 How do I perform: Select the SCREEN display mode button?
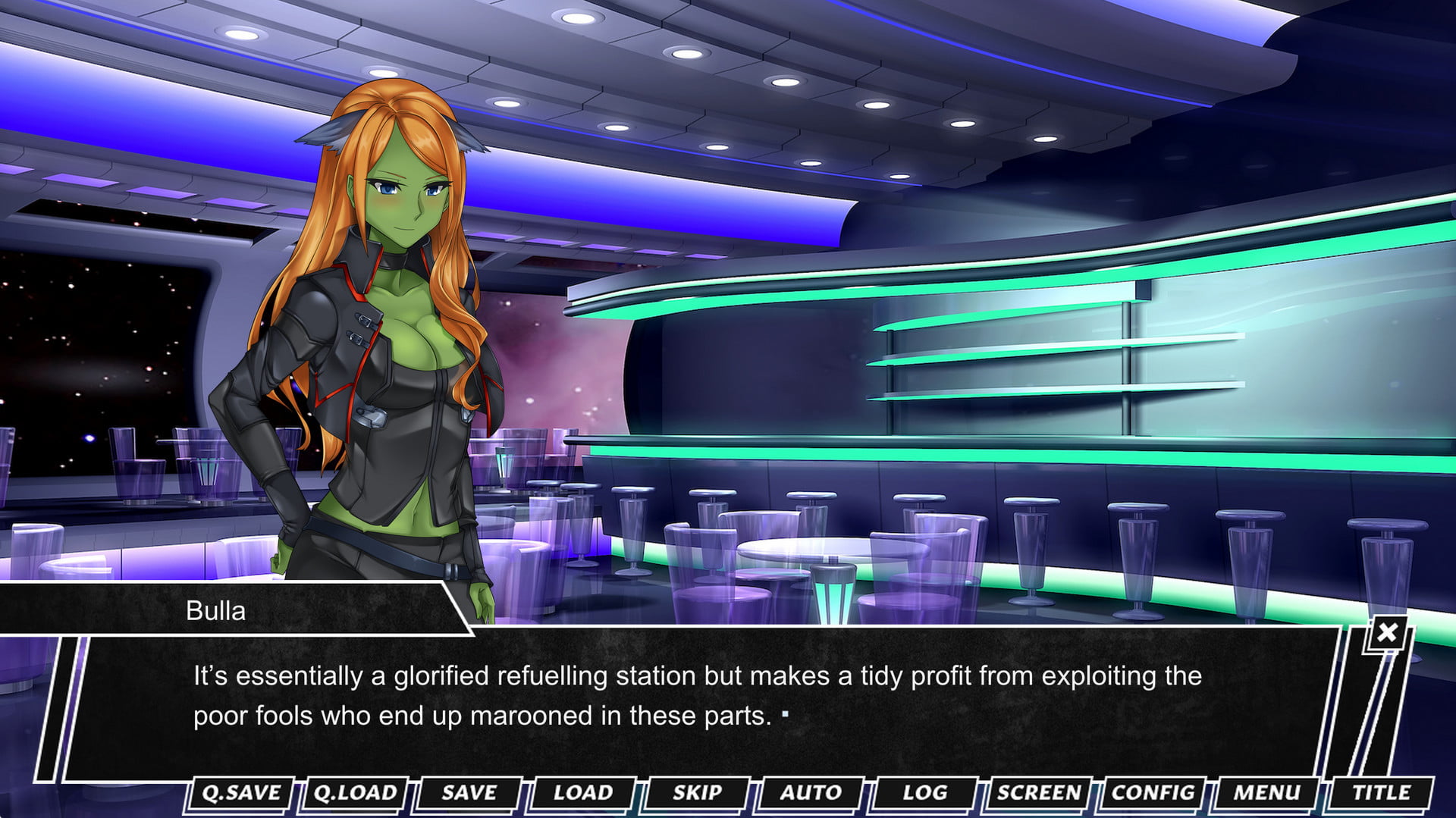[x=1038, y=793]
